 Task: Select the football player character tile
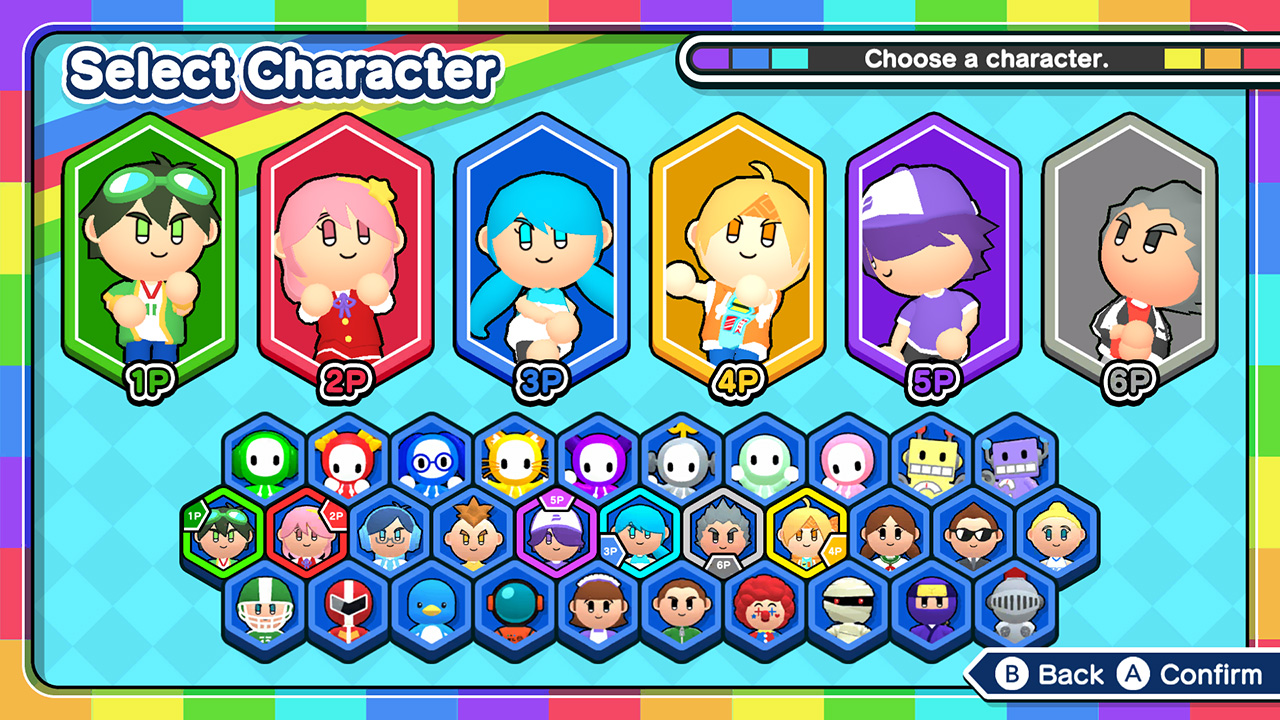coord(264,607)
